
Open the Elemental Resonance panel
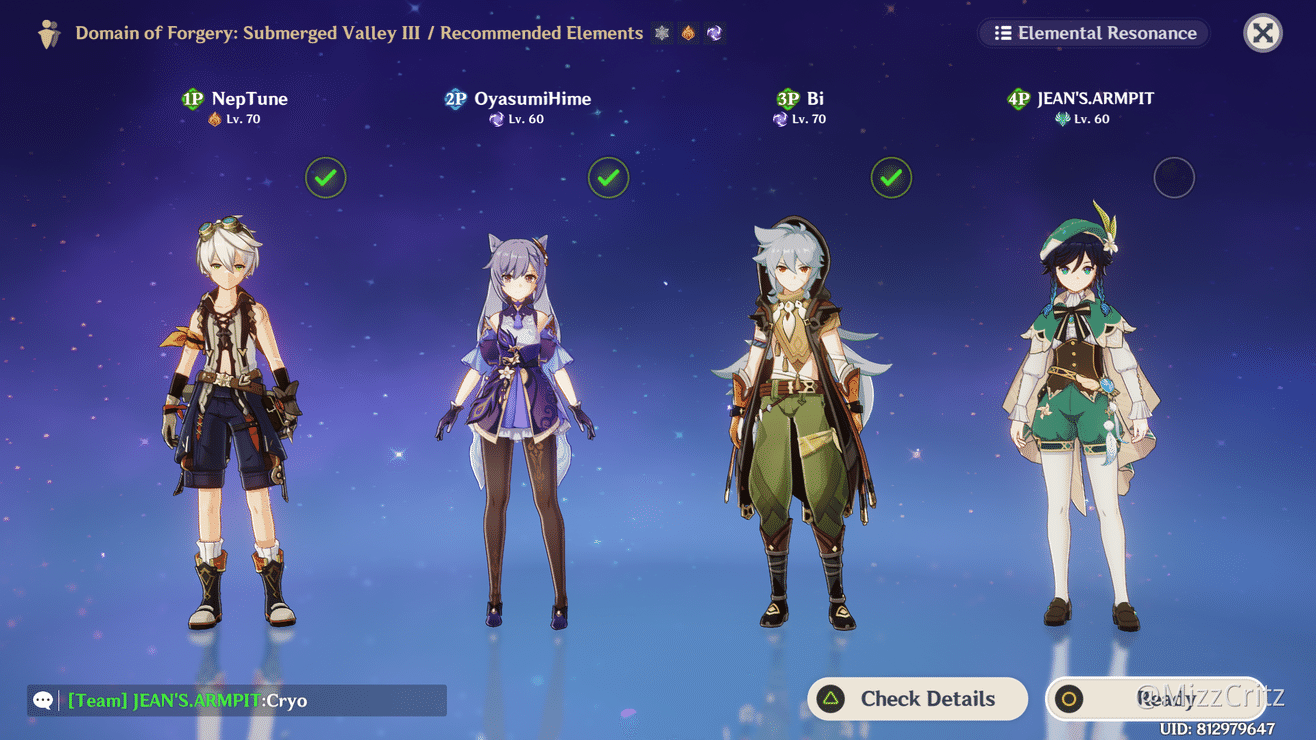pos(1092,33)
